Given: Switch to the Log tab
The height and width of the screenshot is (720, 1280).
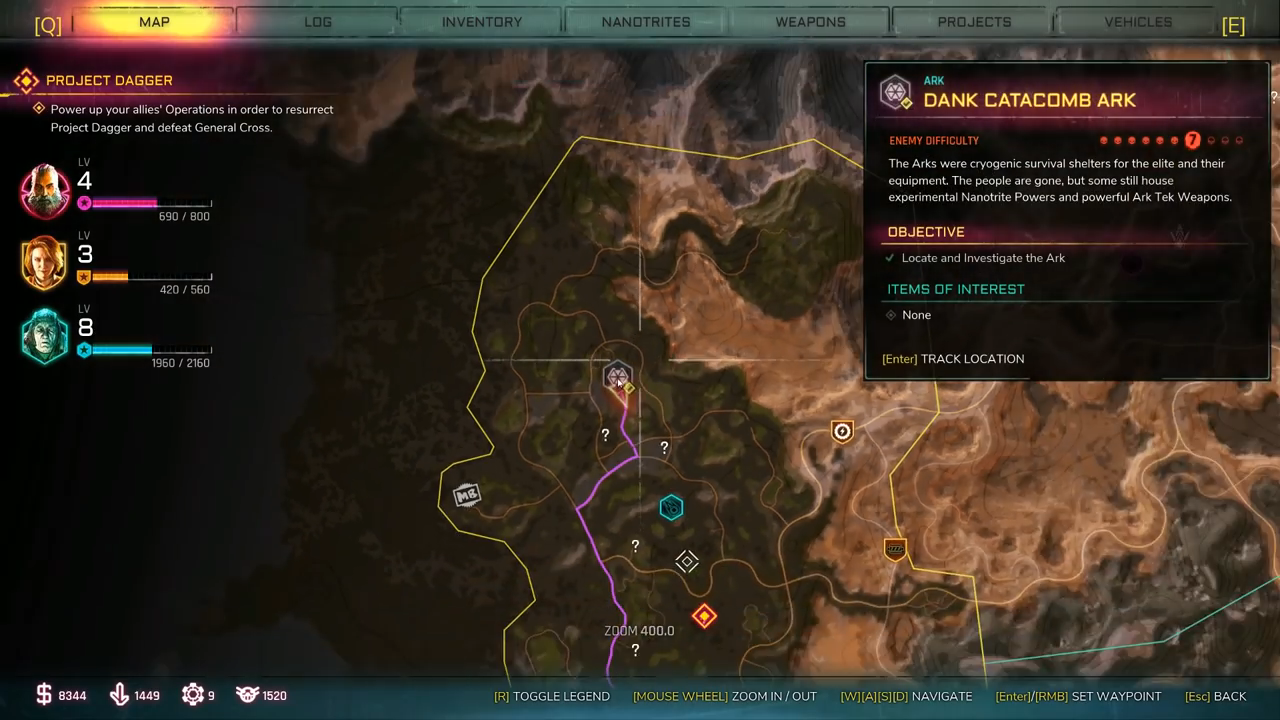Looking at the screenshot, I should pos(318,22).
